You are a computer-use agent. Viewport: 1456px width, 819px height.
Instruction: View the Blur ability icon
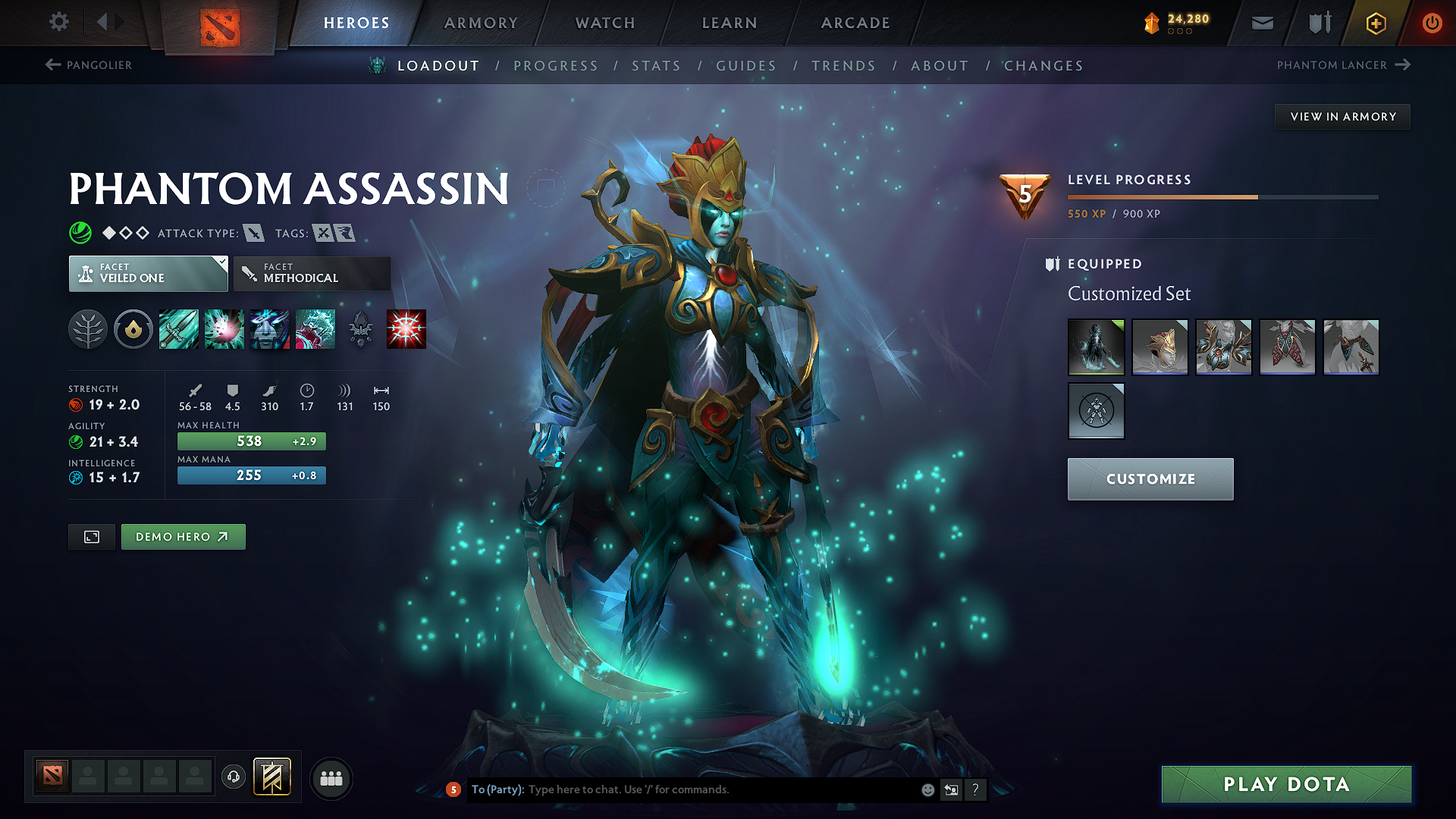[270, 328]
